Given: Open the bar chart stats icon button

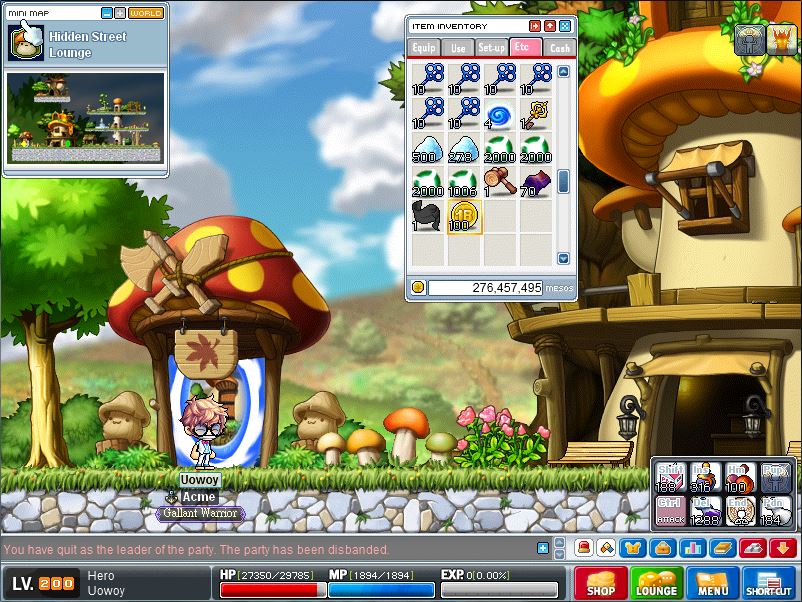Looking at the screenshot, I should point(692,548).
